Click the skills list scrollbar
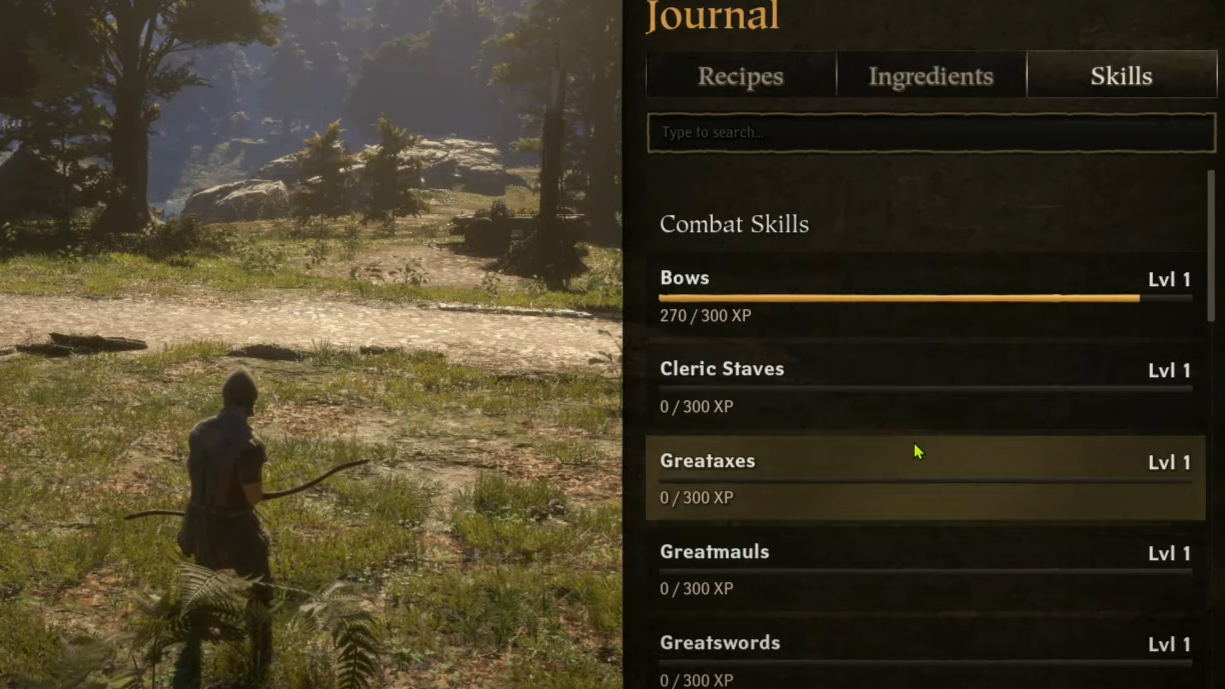Screen dimensions: 1225x689 [x=1211, y=245]
